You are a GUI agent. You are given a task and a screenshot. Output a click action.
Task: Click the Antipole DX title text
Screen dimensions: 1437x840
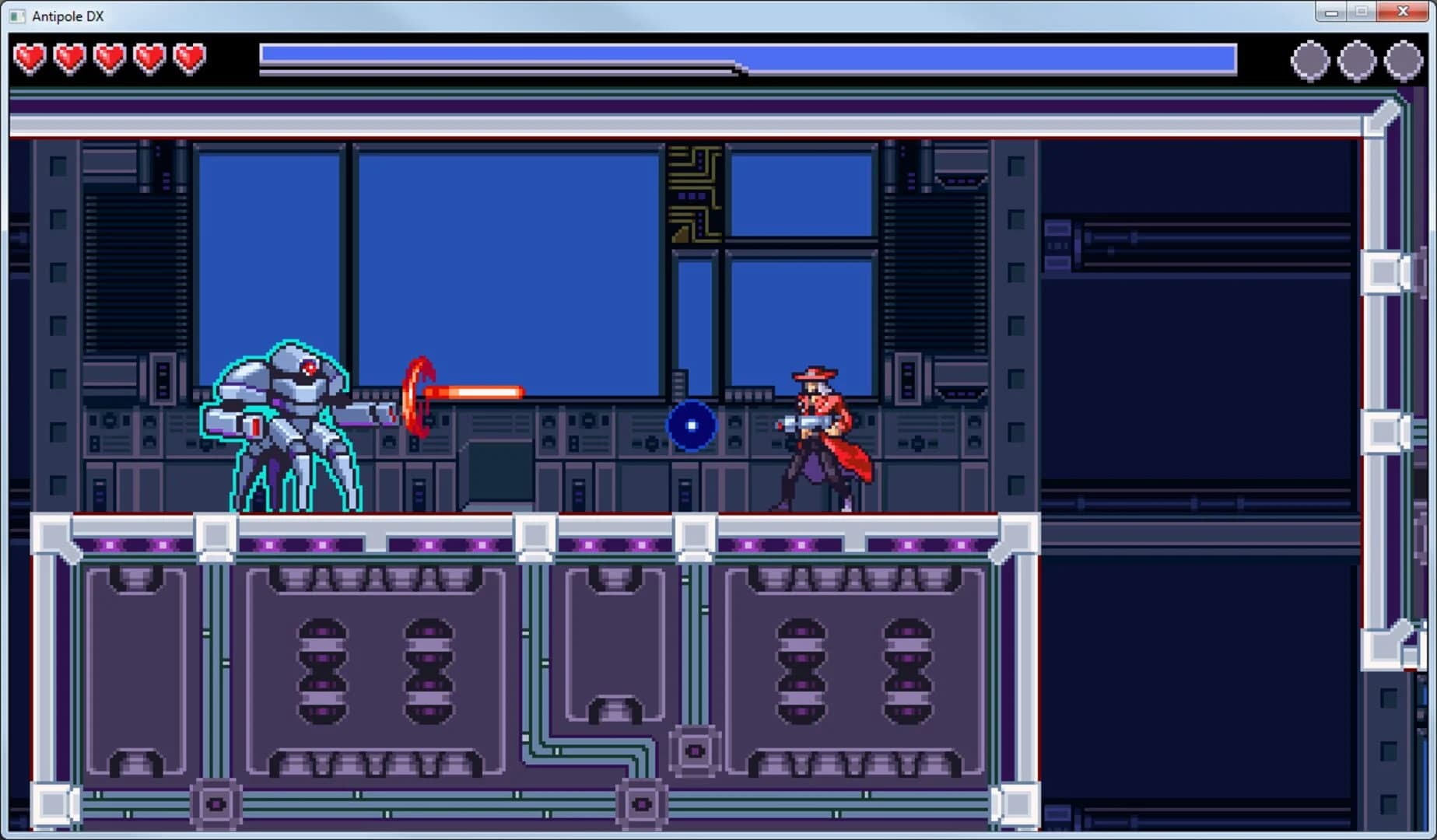pyautogui.click(x=66, y=16)
